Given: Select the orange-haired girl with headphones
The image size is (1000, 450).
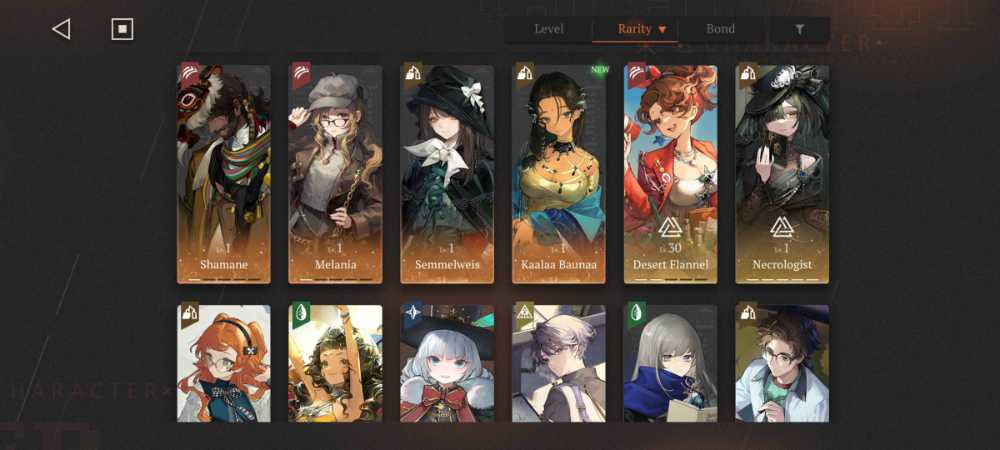Looking at the screenshot, I should (x=224, y=363).
